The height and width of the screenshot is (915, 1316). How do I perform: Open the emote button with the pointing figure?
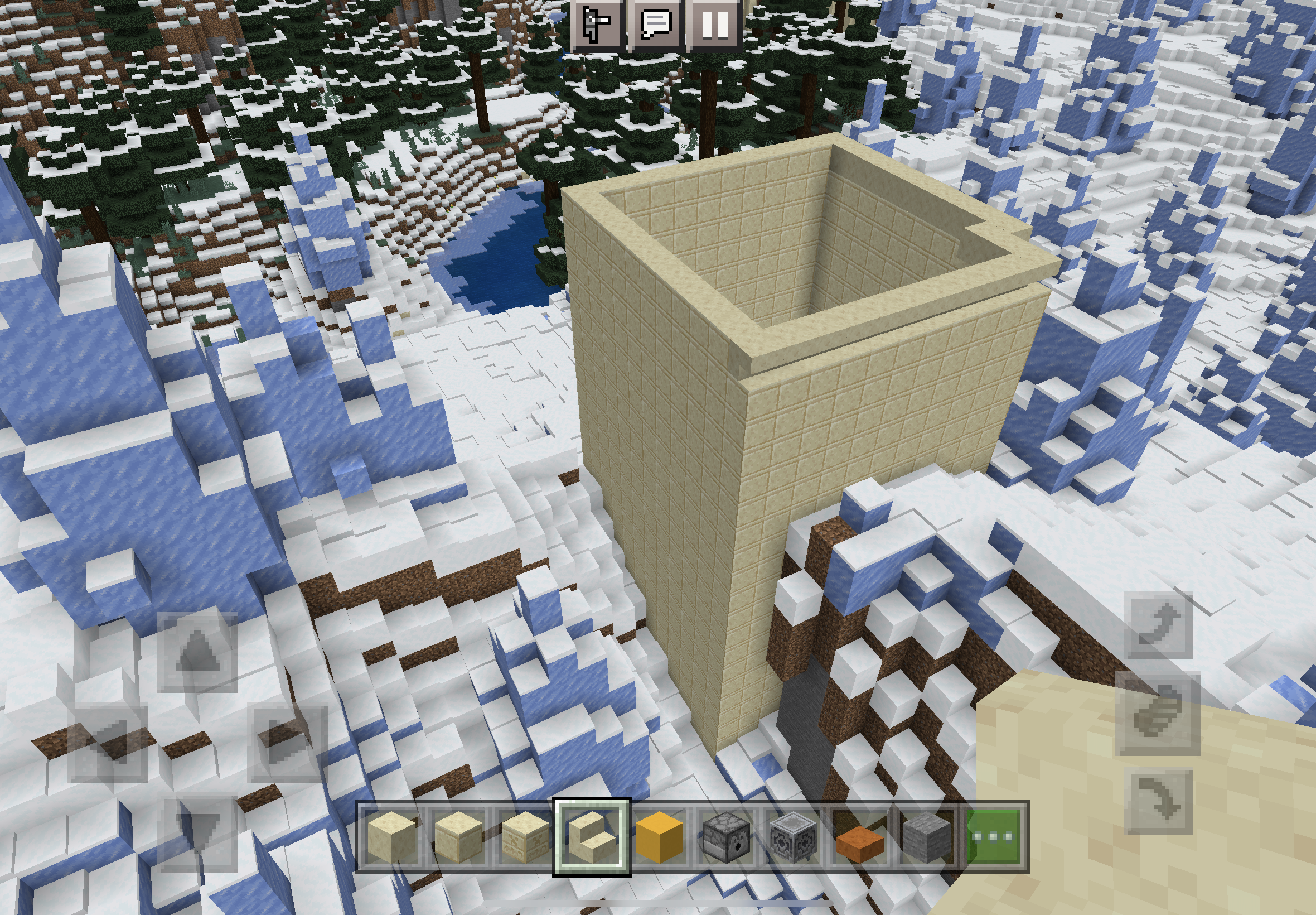click(596, 24)
